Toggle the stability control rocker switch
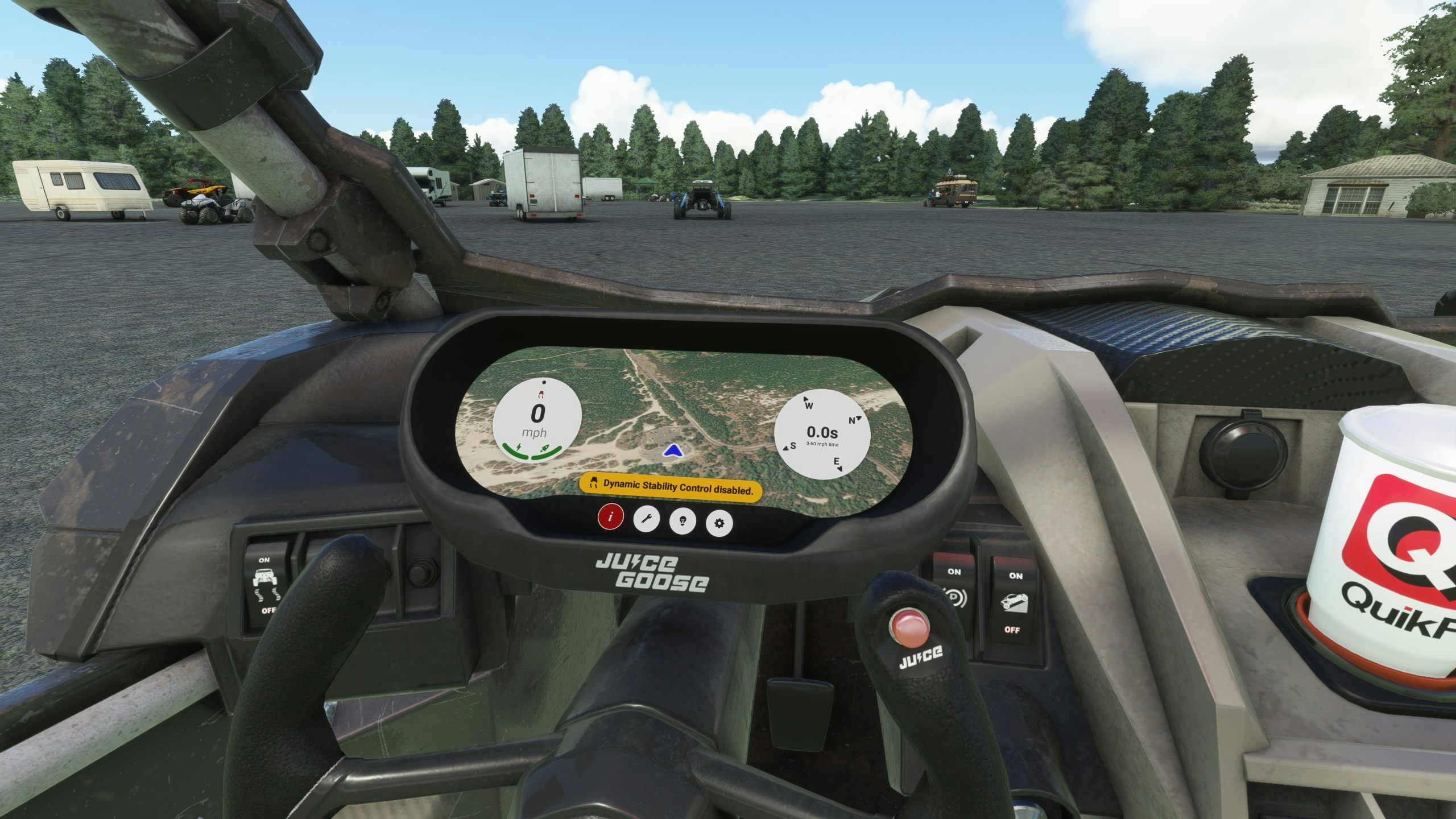Image resolution: width=1456 pixels, height=819 pixels. (x=266, y=586)
